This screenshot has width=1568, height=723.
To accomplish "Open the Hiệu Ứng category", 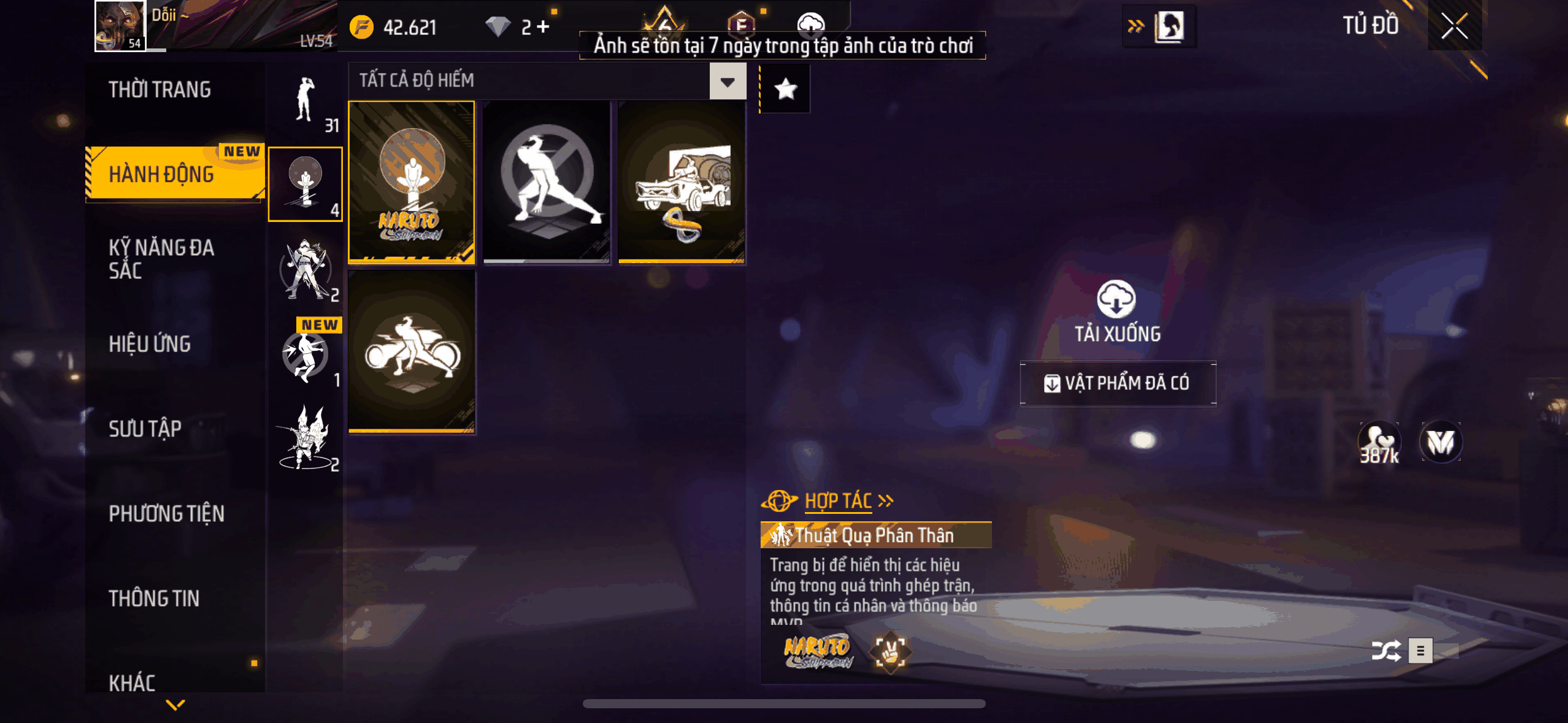I will pyautogui.click(x=150, y=344).
